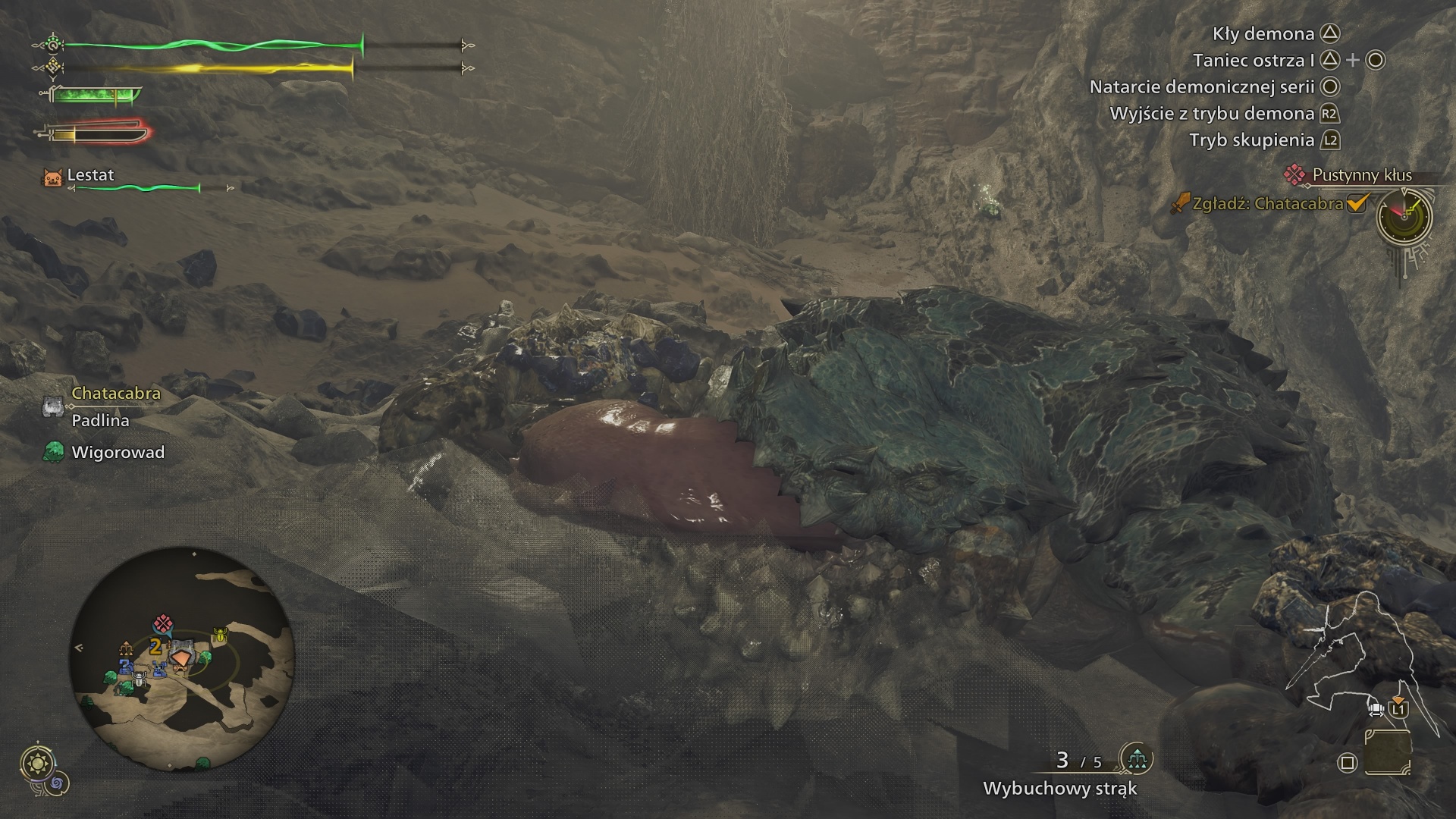Select the Chatacabra entry in the target list
This screenshot has height=819, width=1456.
(115, 394)
